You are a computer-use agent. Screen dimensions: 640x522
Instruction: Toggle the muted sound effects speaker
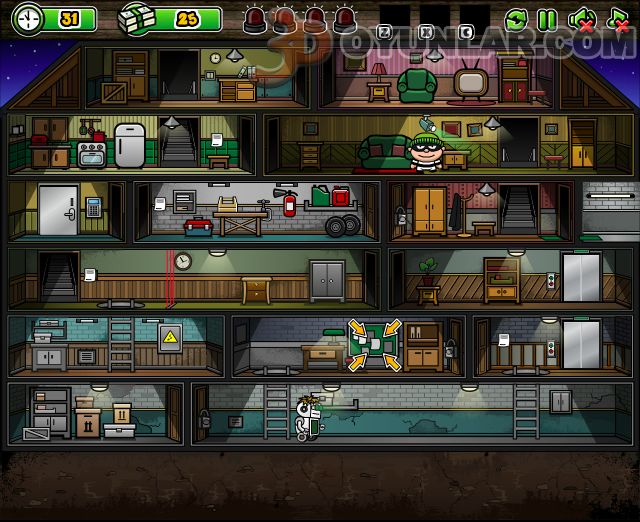pyautogui.click(x=581, y=19)
